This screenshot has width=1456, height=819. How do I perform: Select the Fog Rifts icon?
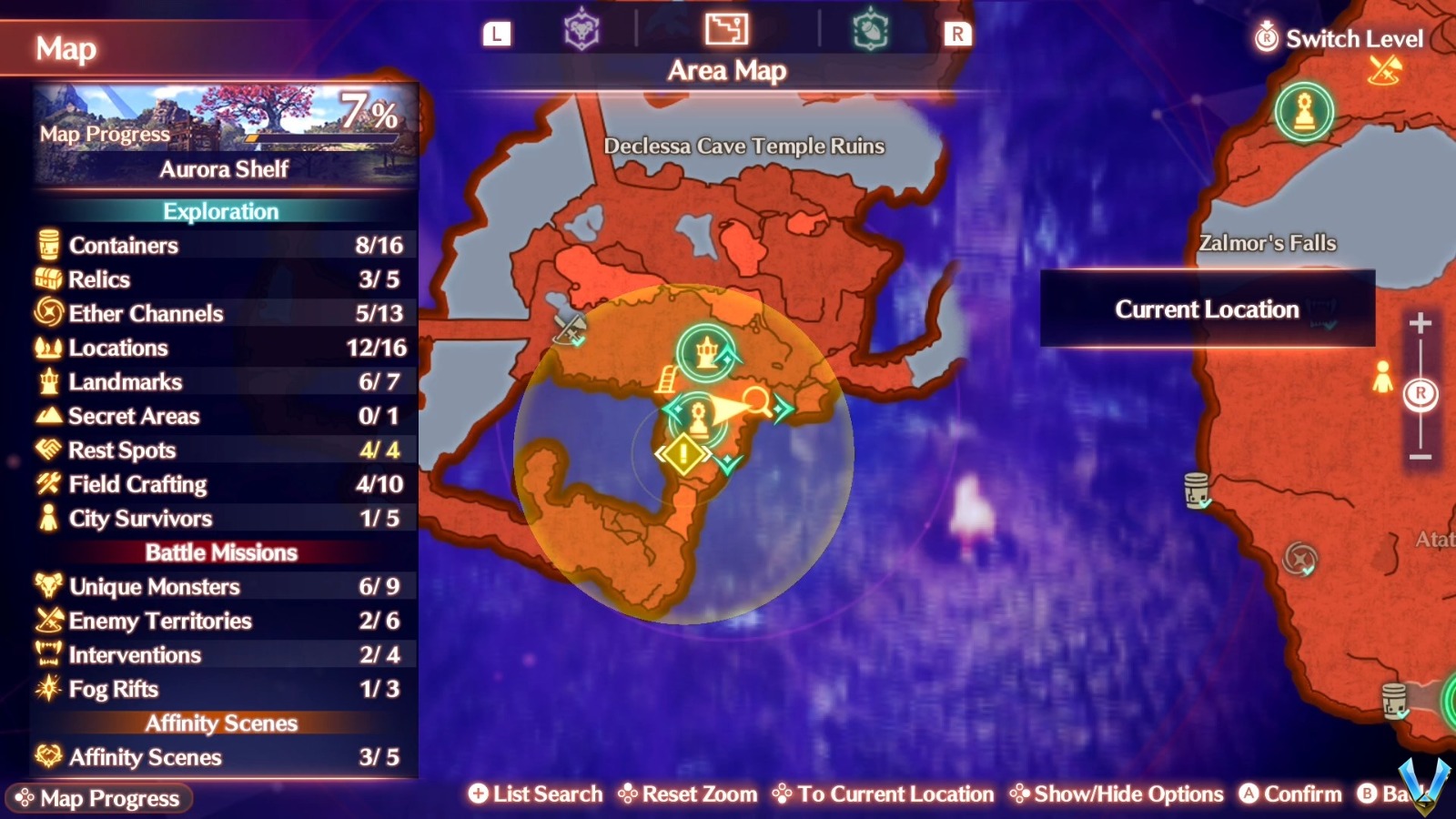47,689
